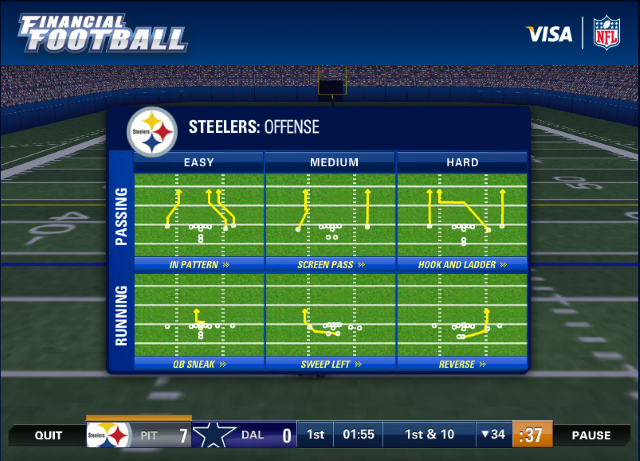Pause the game

(591, 436)
